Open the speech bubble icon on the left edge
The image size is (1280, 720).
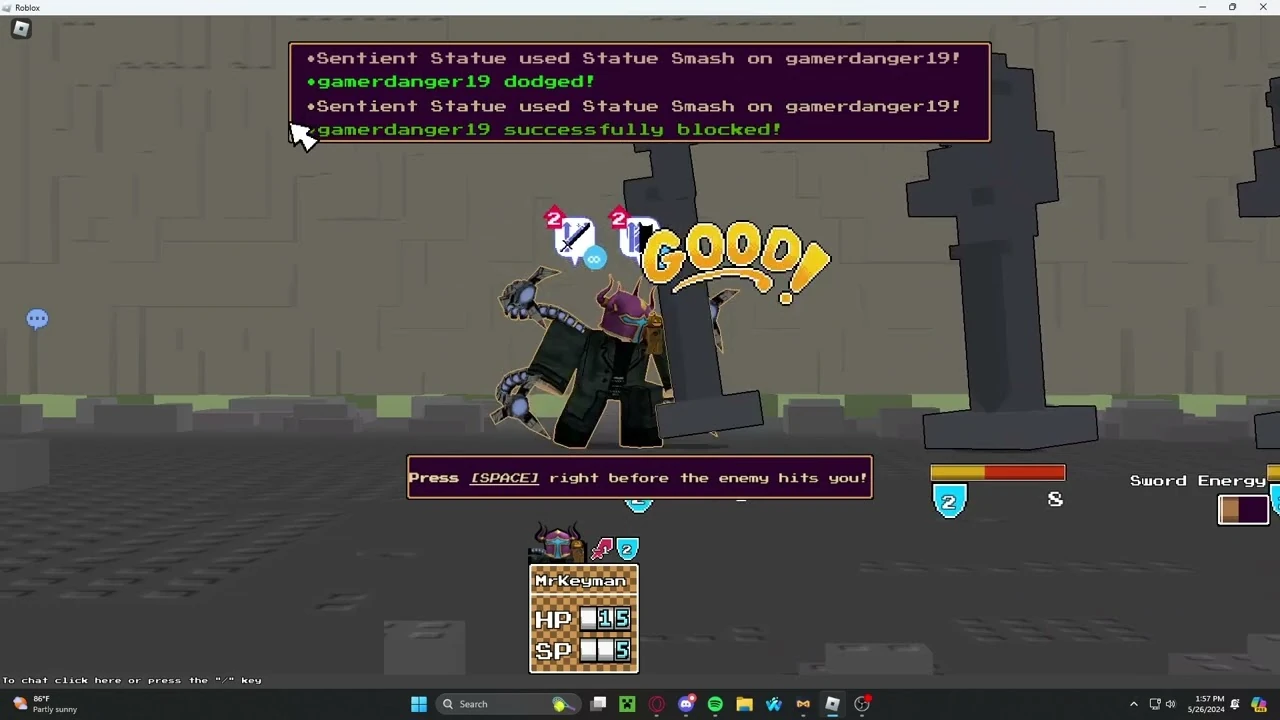(x=37, y=318)
